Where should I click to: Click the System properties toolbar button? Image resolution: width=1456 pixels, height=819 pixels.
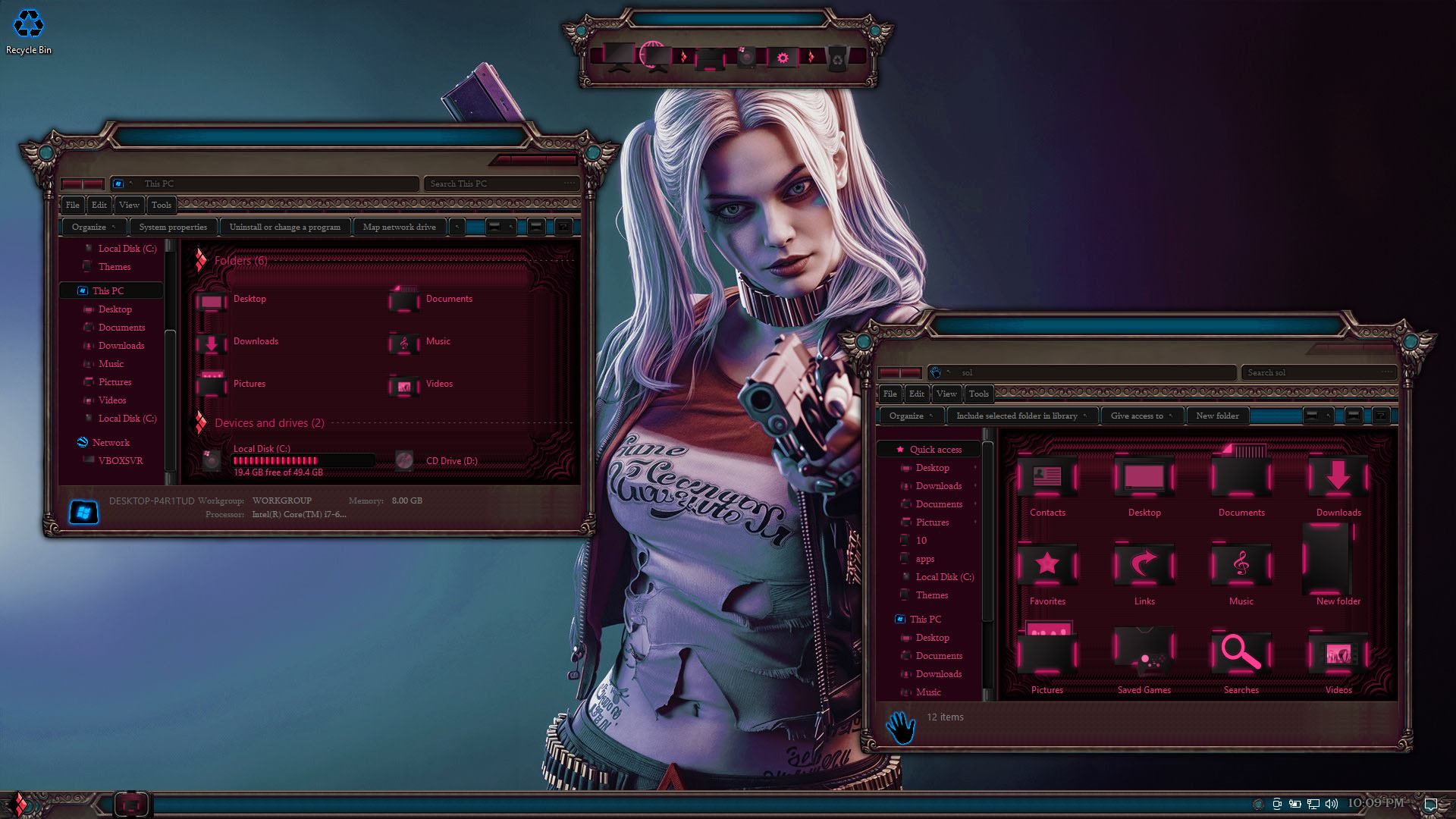point(173,227)
